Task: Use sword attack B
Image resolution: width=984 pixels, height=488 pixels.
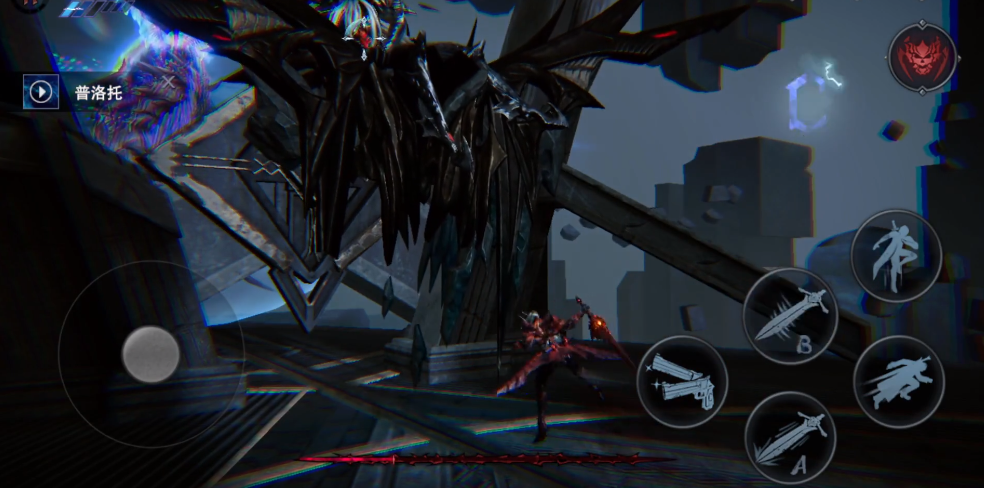Action: [790, 315]
